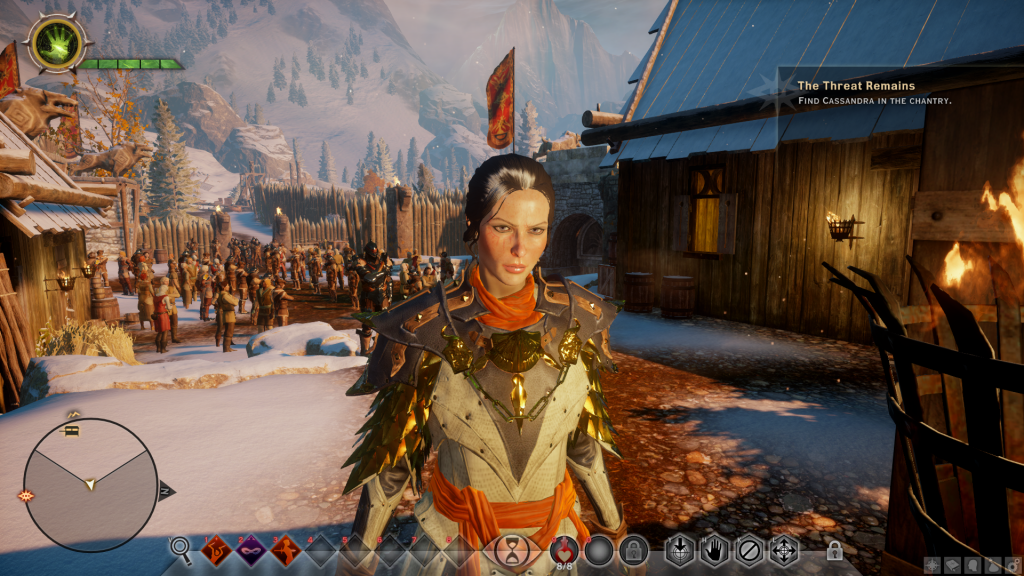Click the chest marker on the minimap
The height and width of the screenshot is (576, 1024).
(x=72, y=430)
